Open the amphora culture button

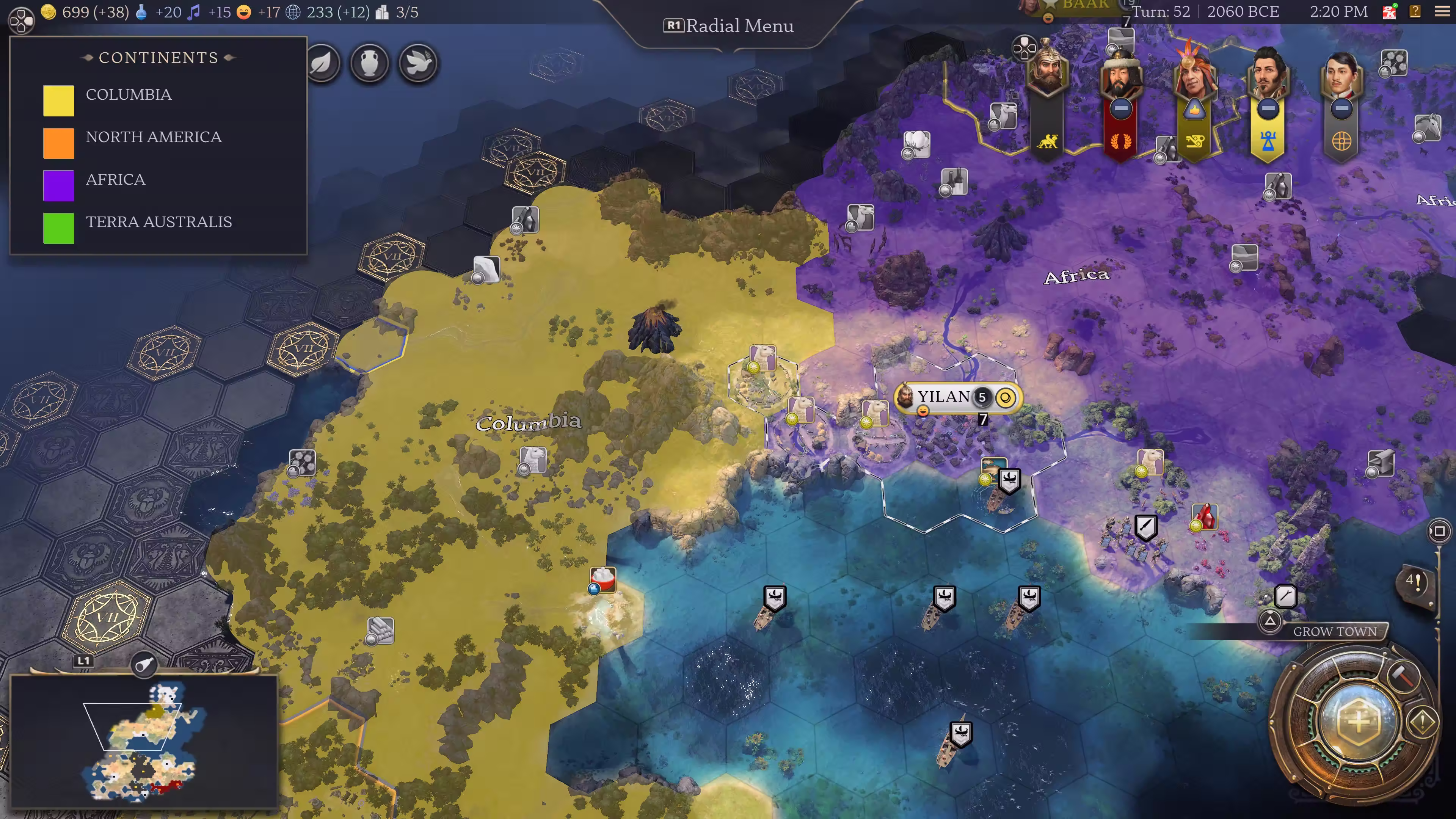point(370,63)
